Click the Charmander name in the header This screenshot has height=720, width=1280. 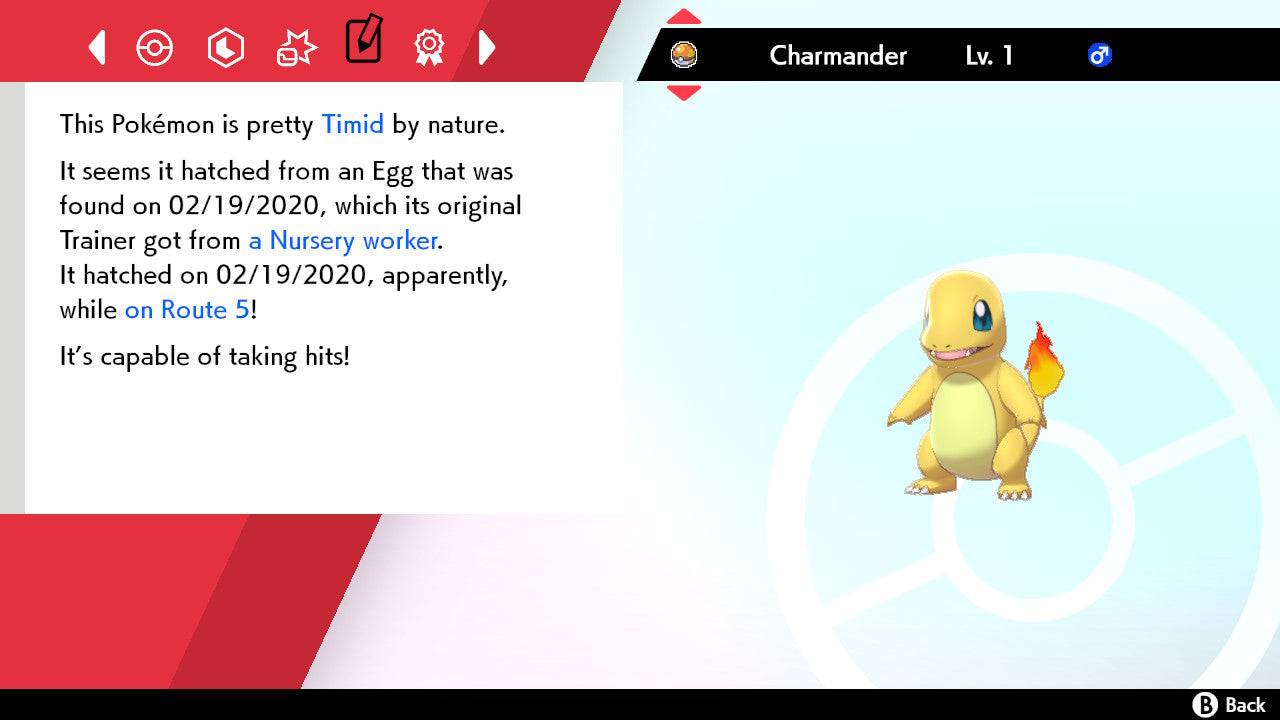(838, 56)
